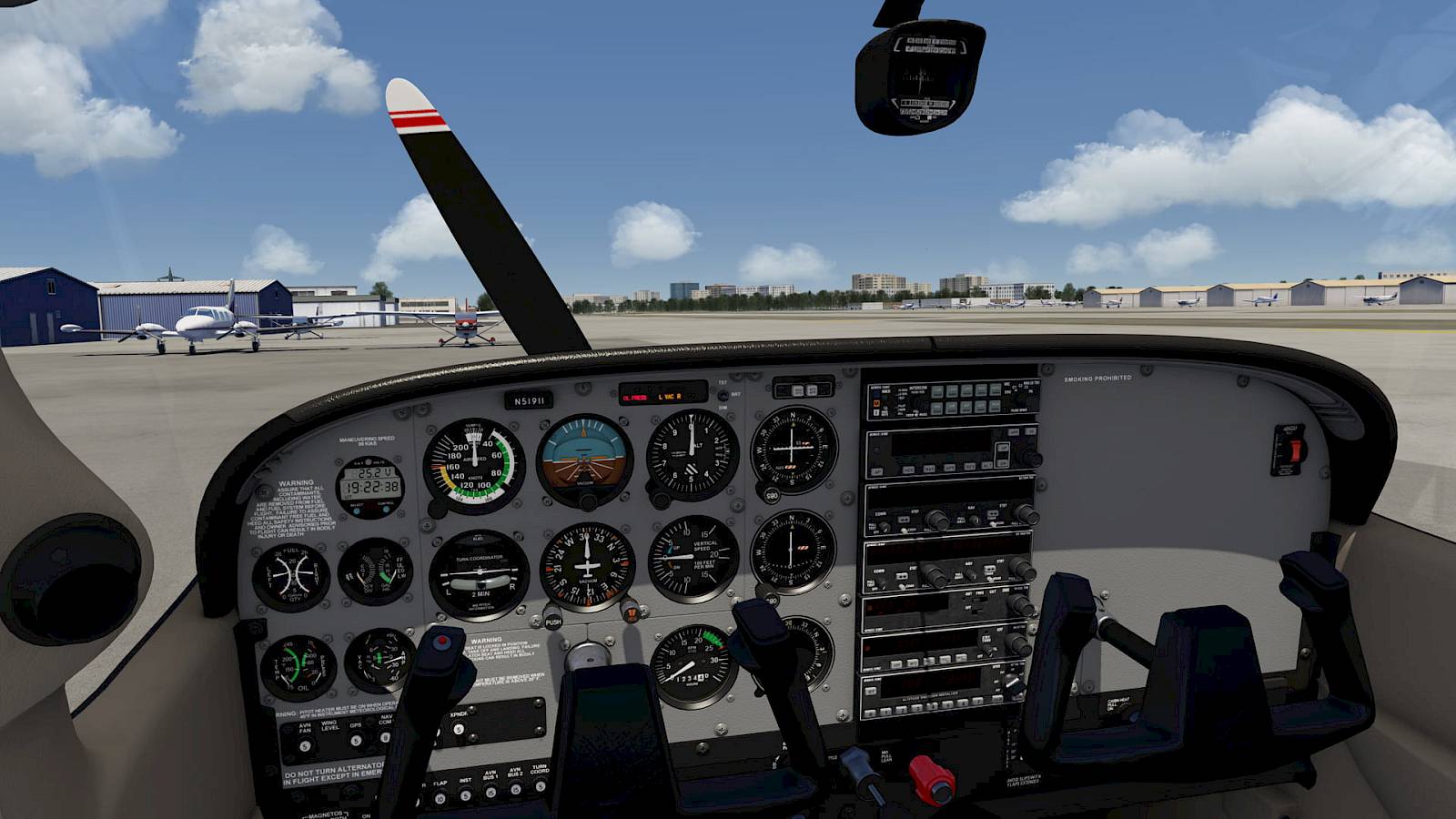Turn the orange heading bug knob
1456x819 pixels.
[x=630, y=610]
